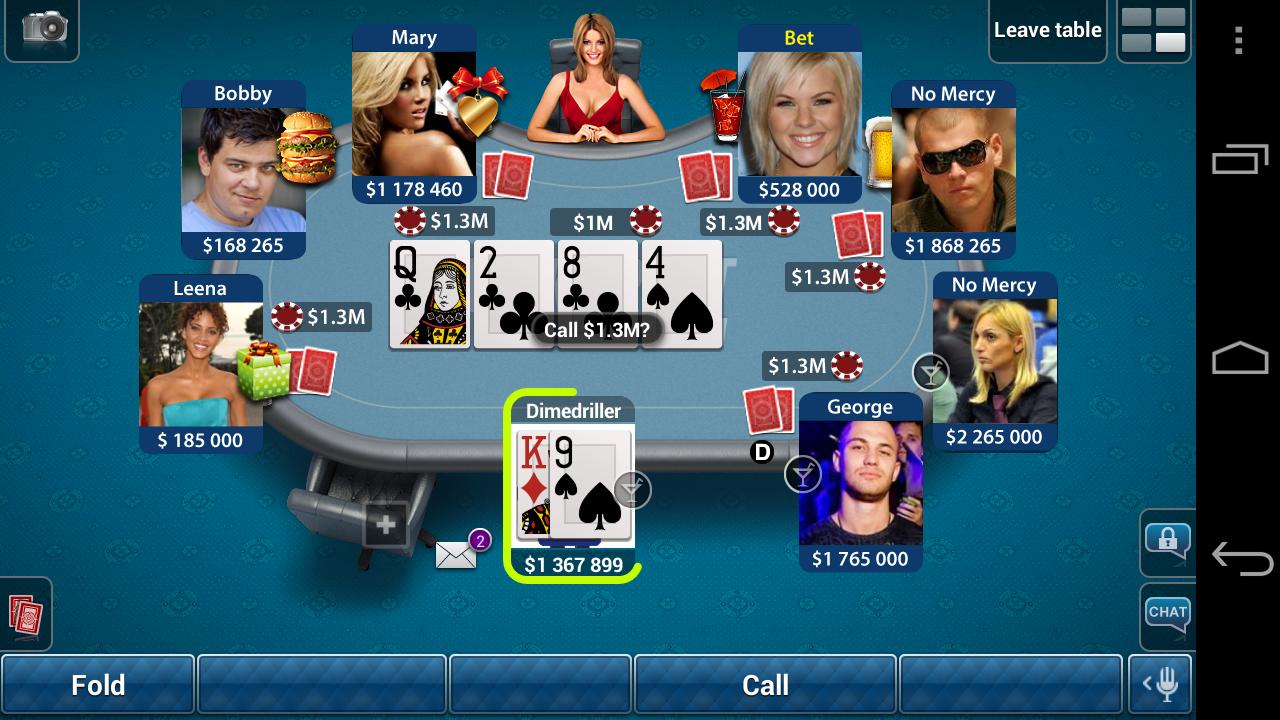The height and width of the screenshot is (720, 1280).
Task: Take a screenshot with the camera icon
Action: point(43,27)
